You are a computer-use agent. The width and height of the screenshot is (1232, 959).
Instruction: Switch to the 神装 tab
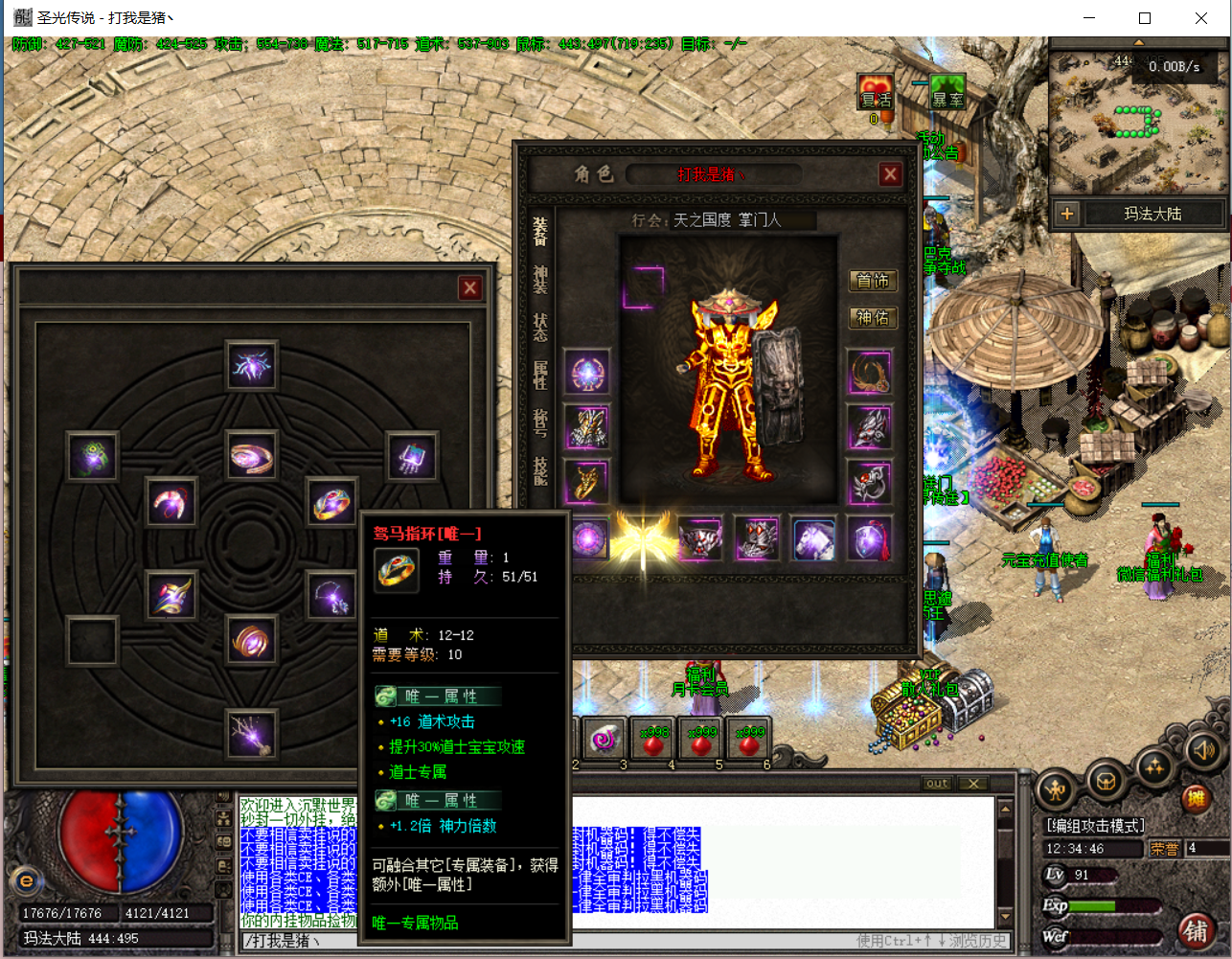541,280
